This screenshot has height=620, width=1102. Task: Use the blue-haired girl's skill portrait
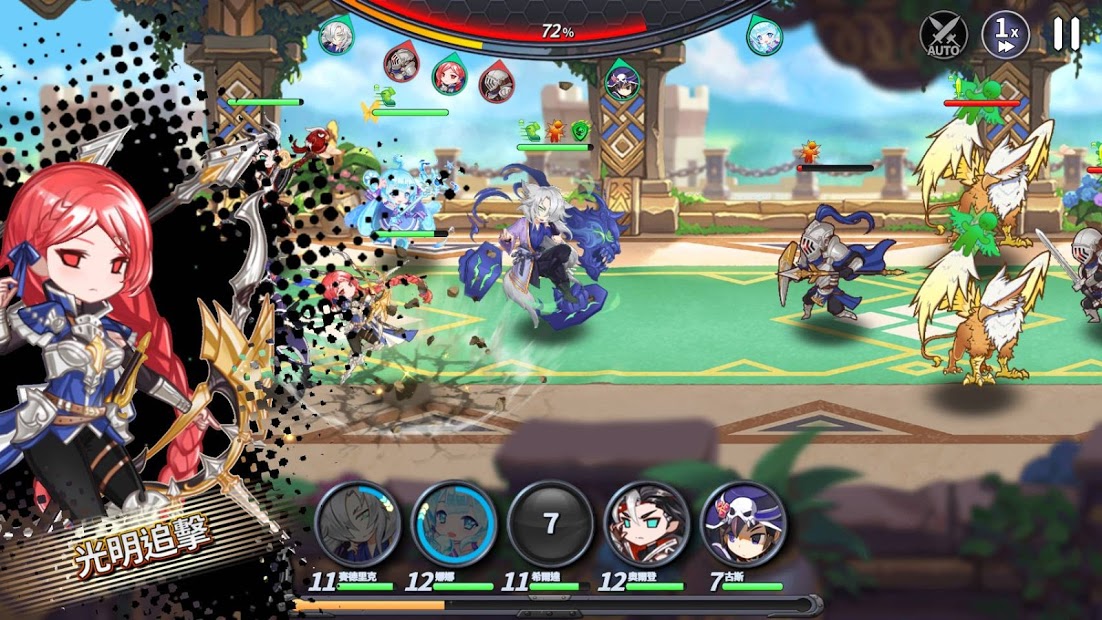coord(454,524)
